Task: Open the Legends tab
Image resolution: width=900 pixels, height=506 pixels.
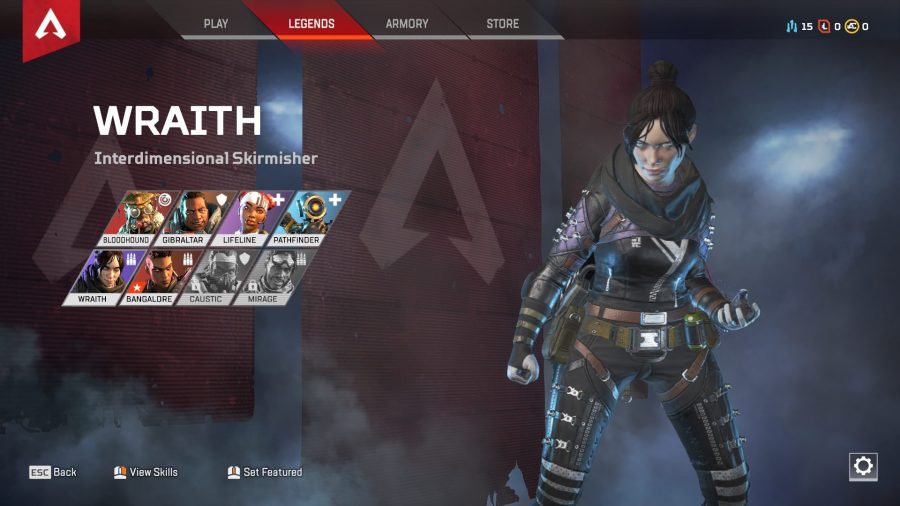Action: [x=311, y=24]
